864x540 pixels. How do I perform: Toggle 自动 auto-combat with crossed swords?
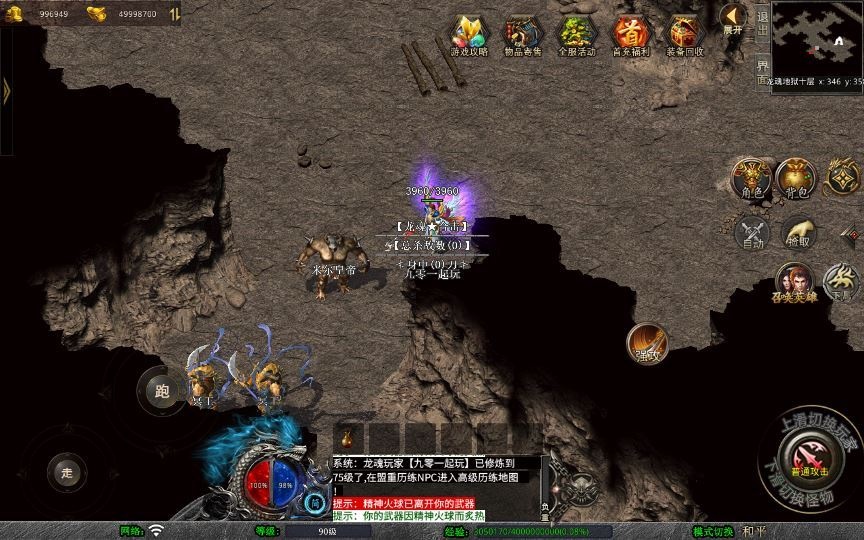tap(751, 233)
